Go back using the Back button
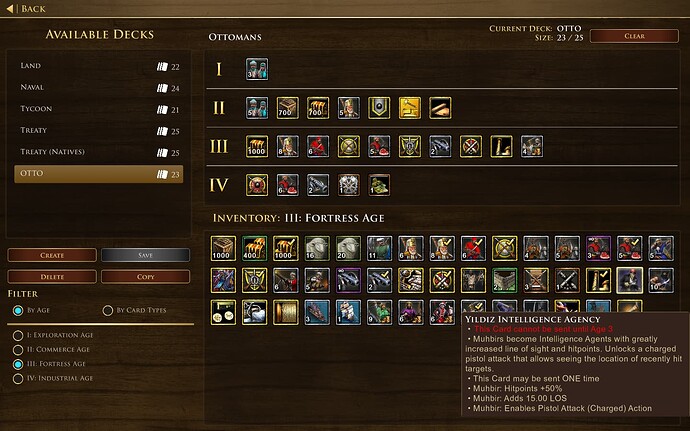 coord(28,9)
